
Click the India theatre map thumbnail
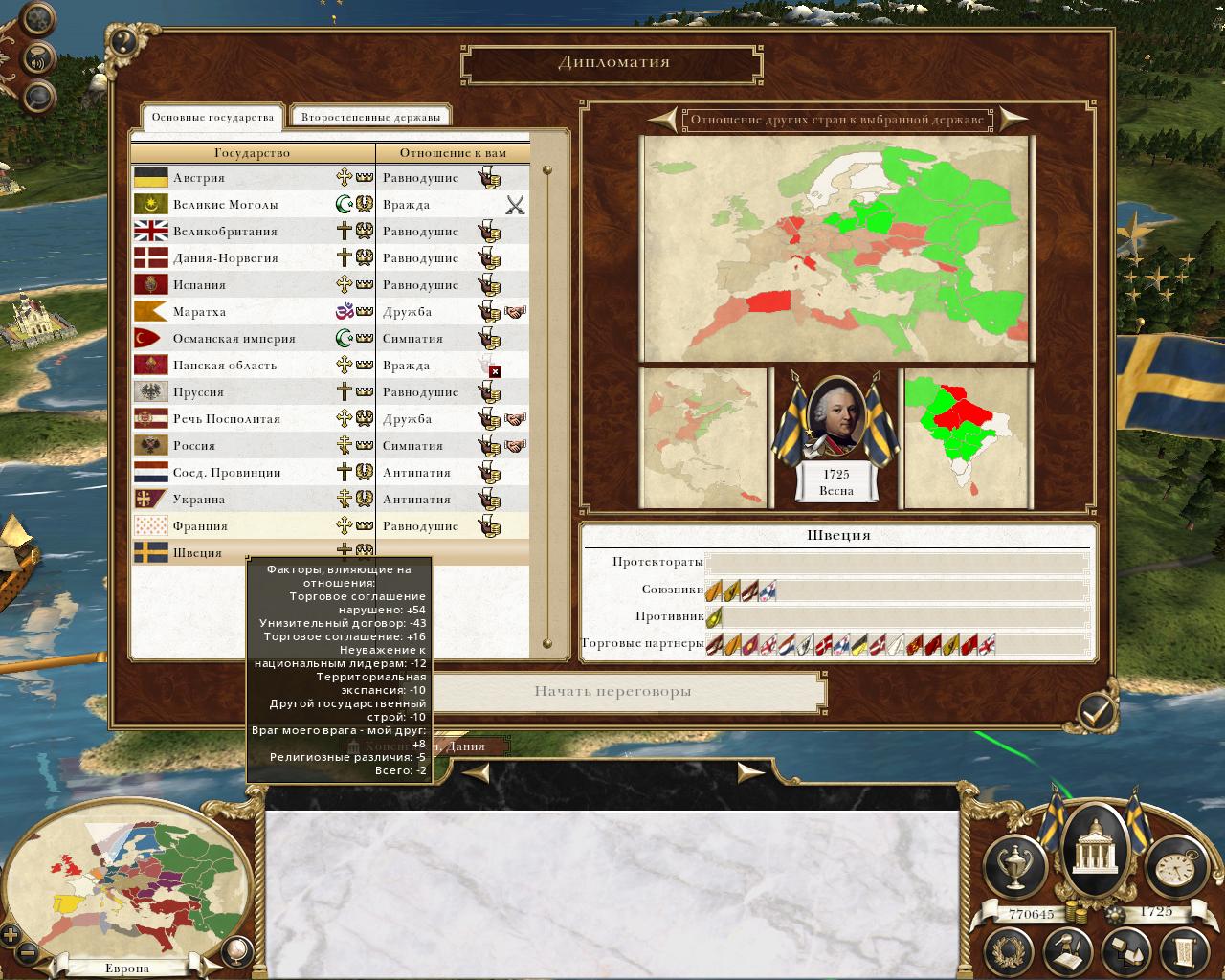coord(968,438)
